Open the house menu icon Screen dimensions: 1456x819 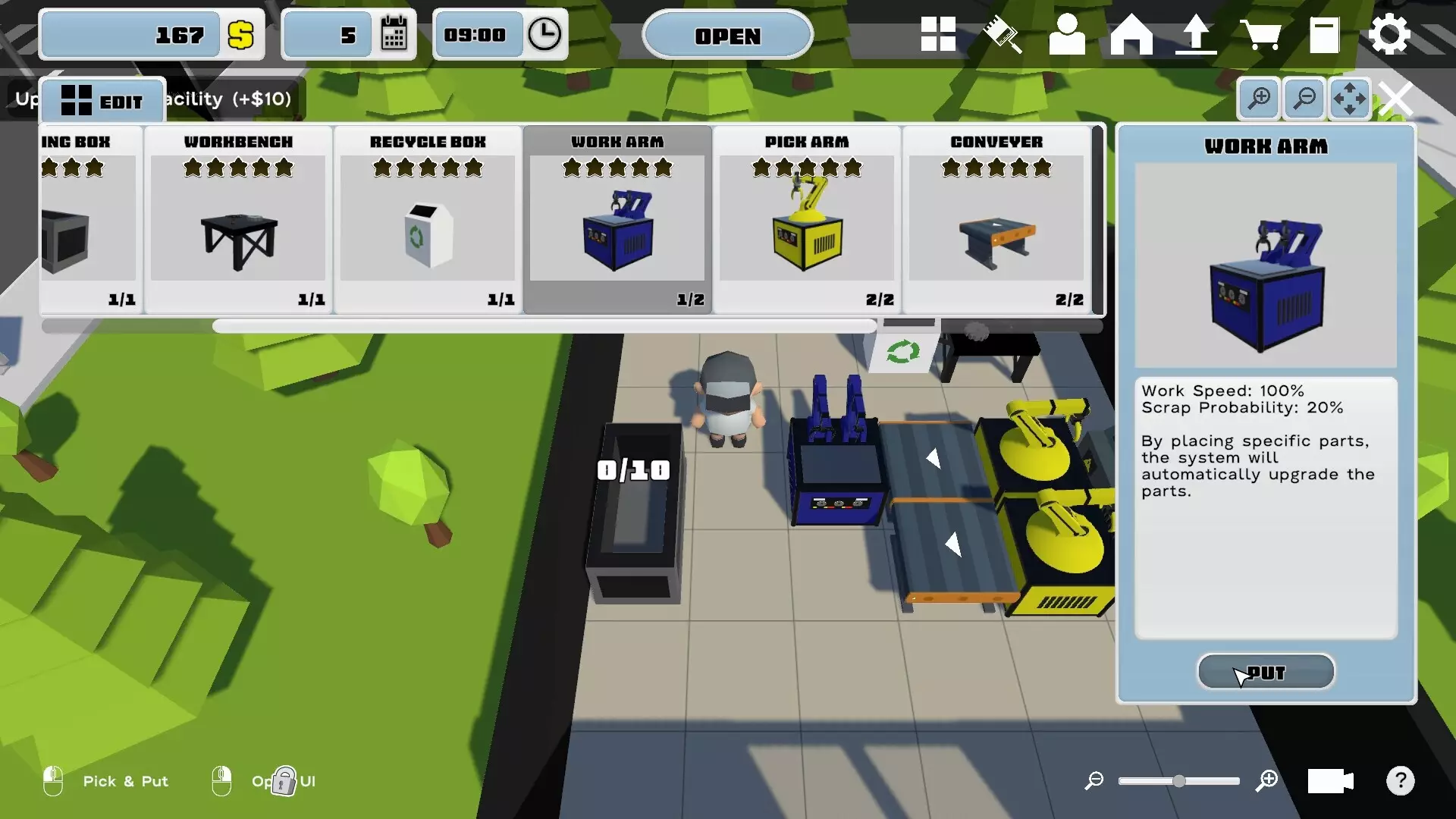[x=1131, y=35]
